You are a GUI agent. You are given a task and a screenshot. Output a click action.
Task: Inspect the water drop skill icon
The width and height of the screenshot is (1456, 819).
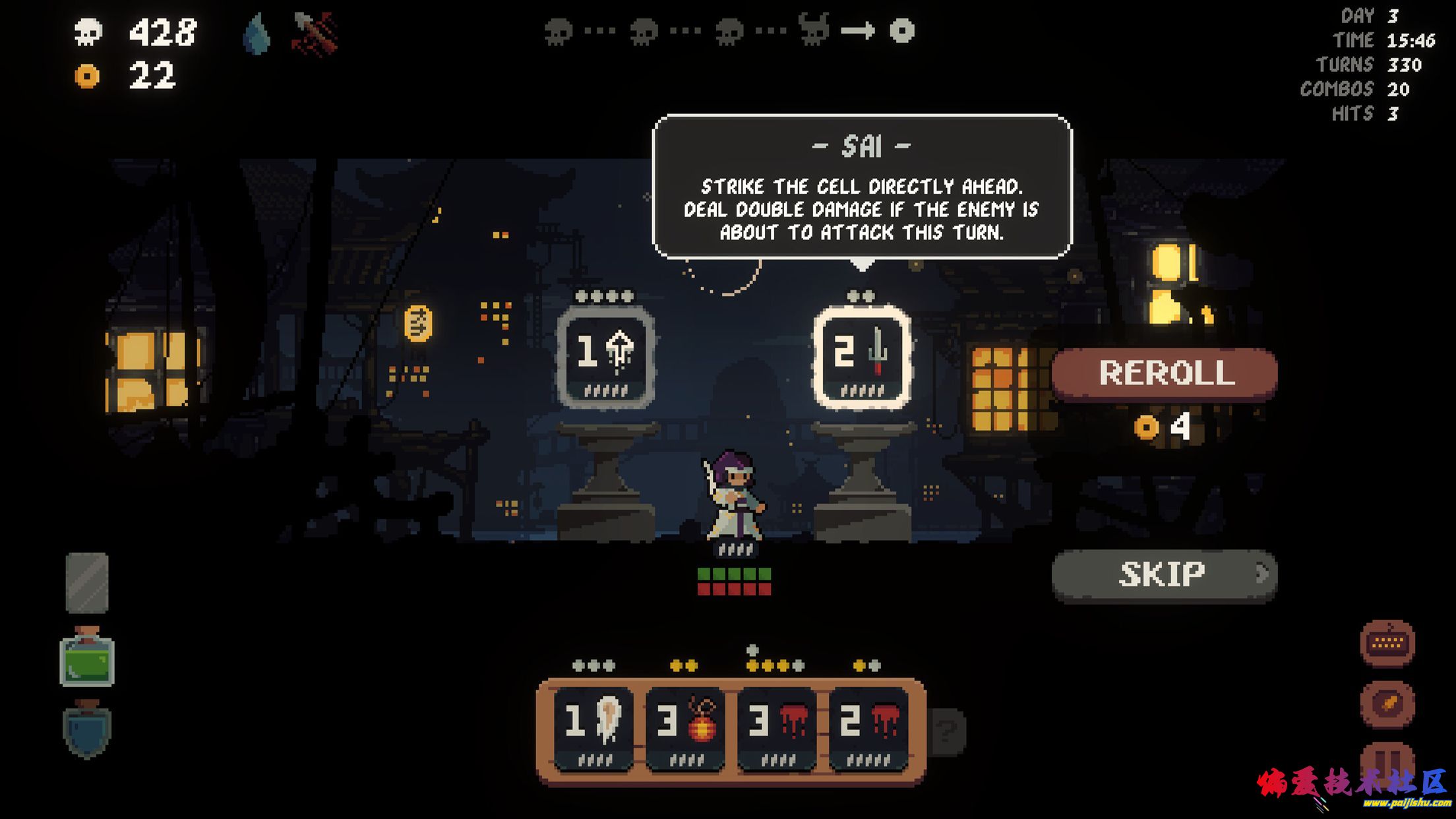[257, 33]
